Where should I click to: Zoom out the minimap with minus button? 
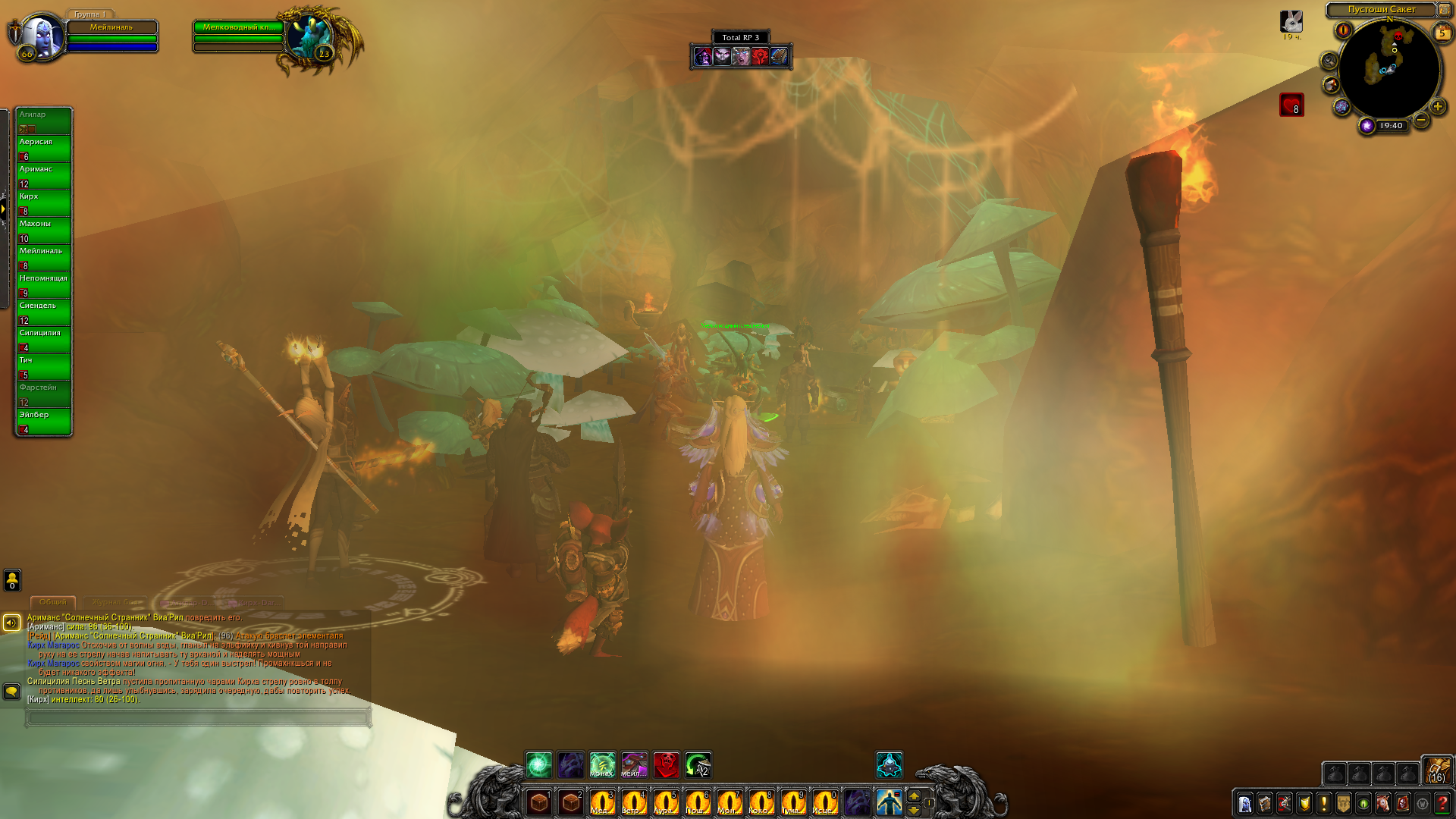tap(1421, 120)
